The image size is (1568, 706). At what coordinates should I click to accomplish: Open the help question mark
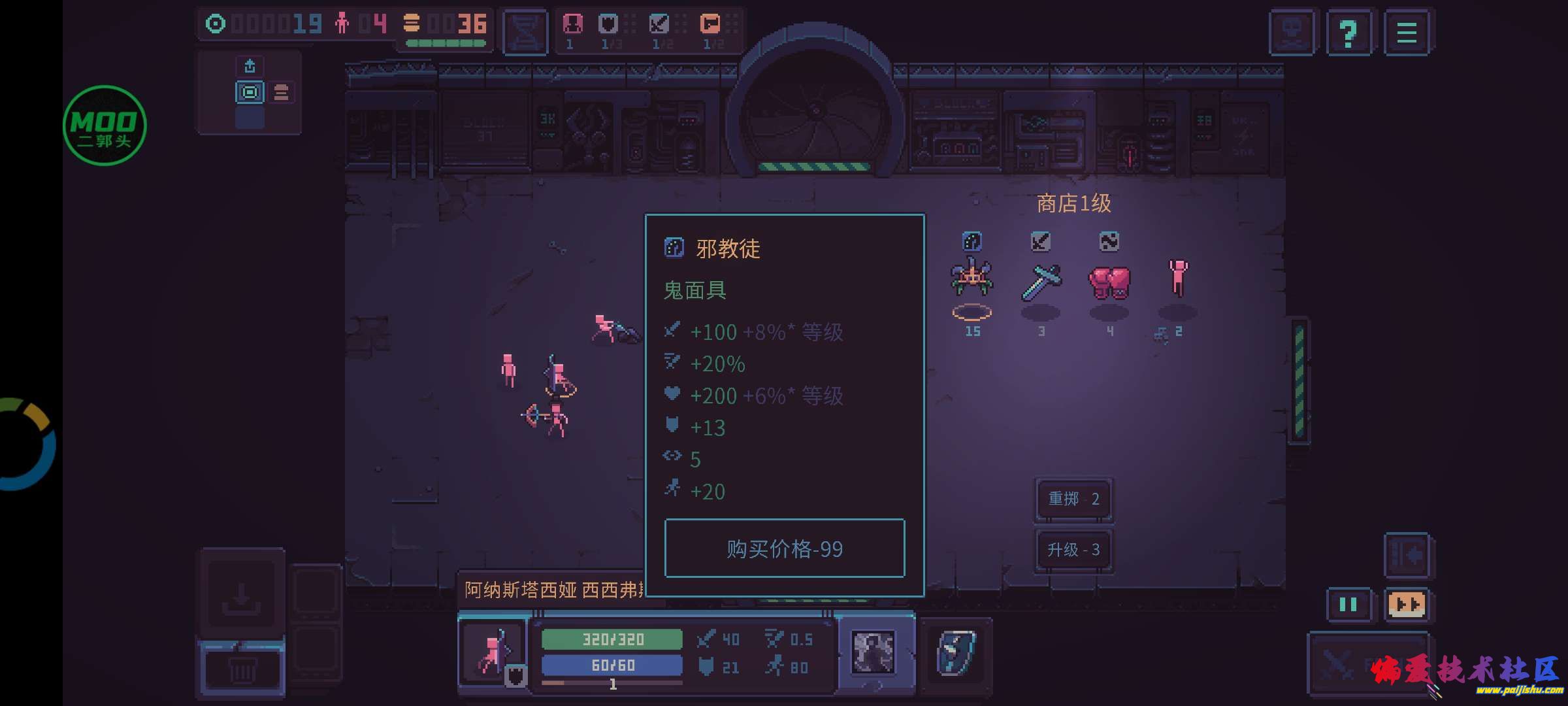[x=1348, y=33]
